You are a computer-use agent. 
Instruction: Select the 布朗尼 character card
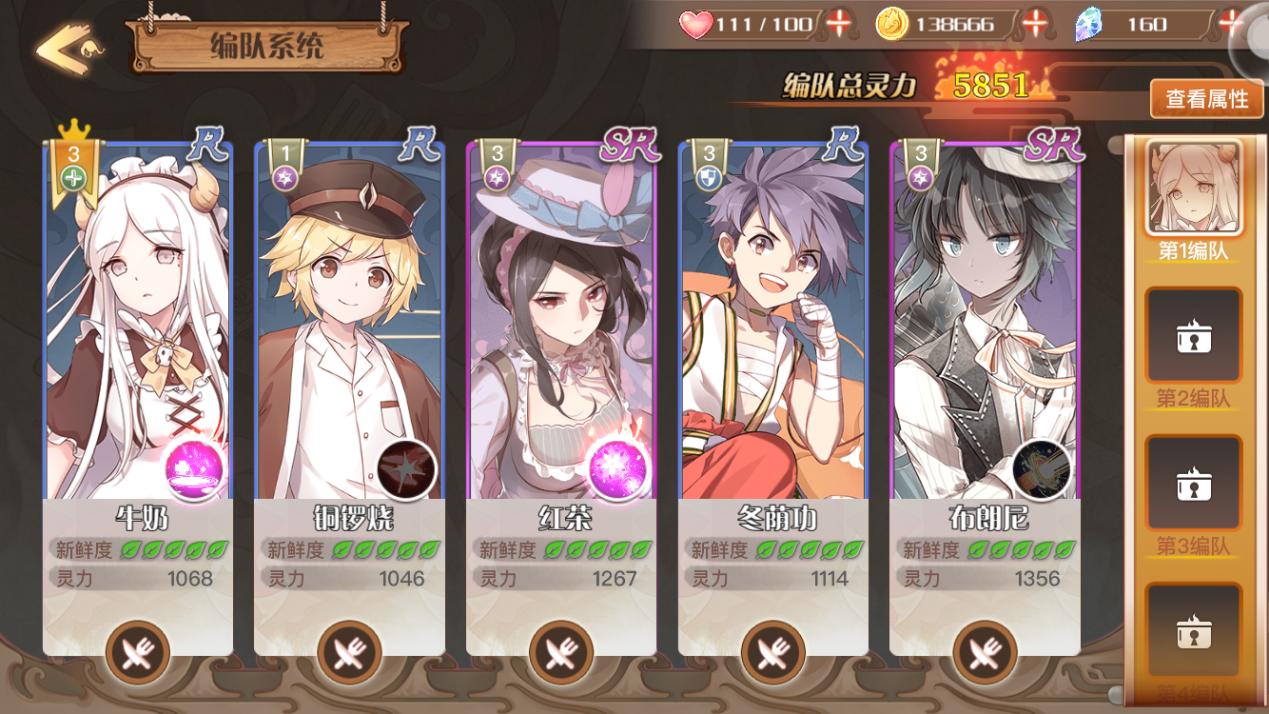(x=985, y=320)
